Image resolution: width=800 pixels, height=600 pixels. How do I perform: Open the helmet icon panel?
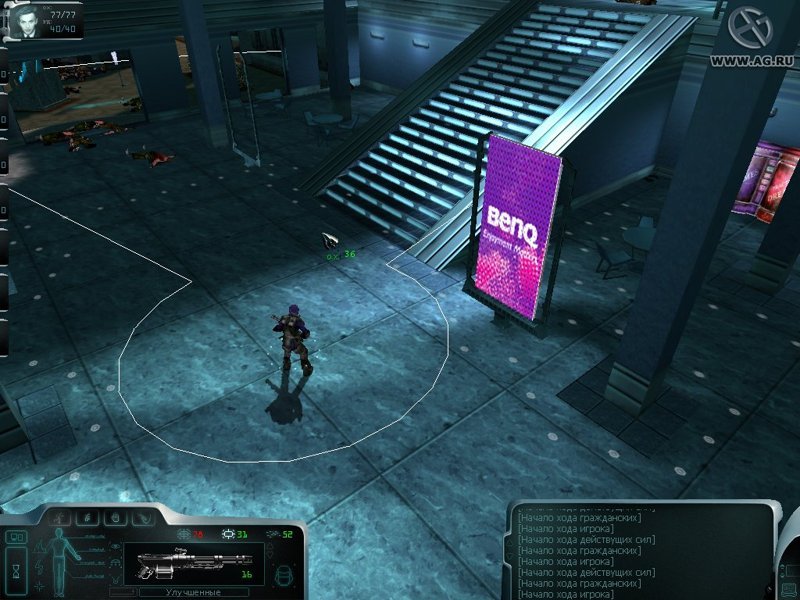282,574
